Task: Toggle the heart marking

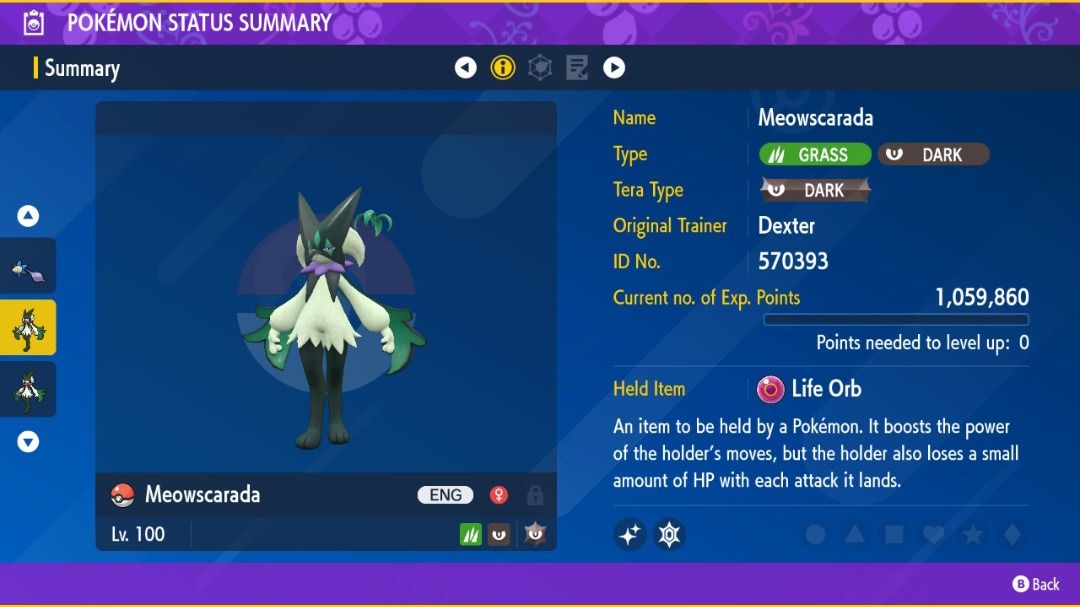Action: click(933, 535)
